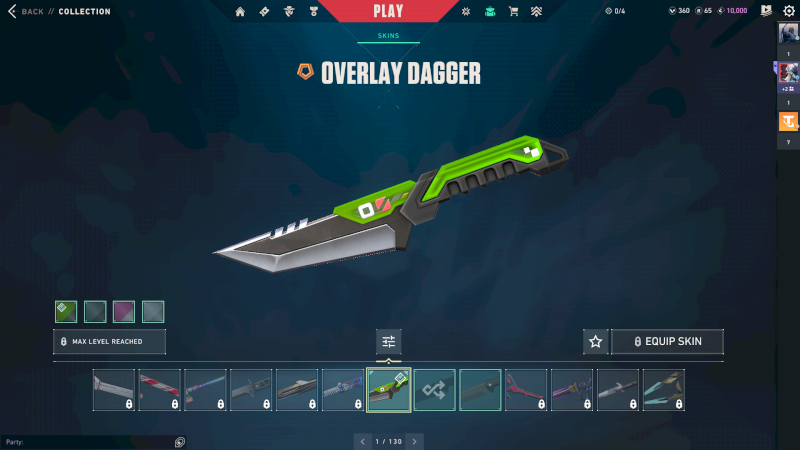Open the settings gear icon
Image resolution: width=800 pixels, height=450 pixels.
click(x=788, y=11)
